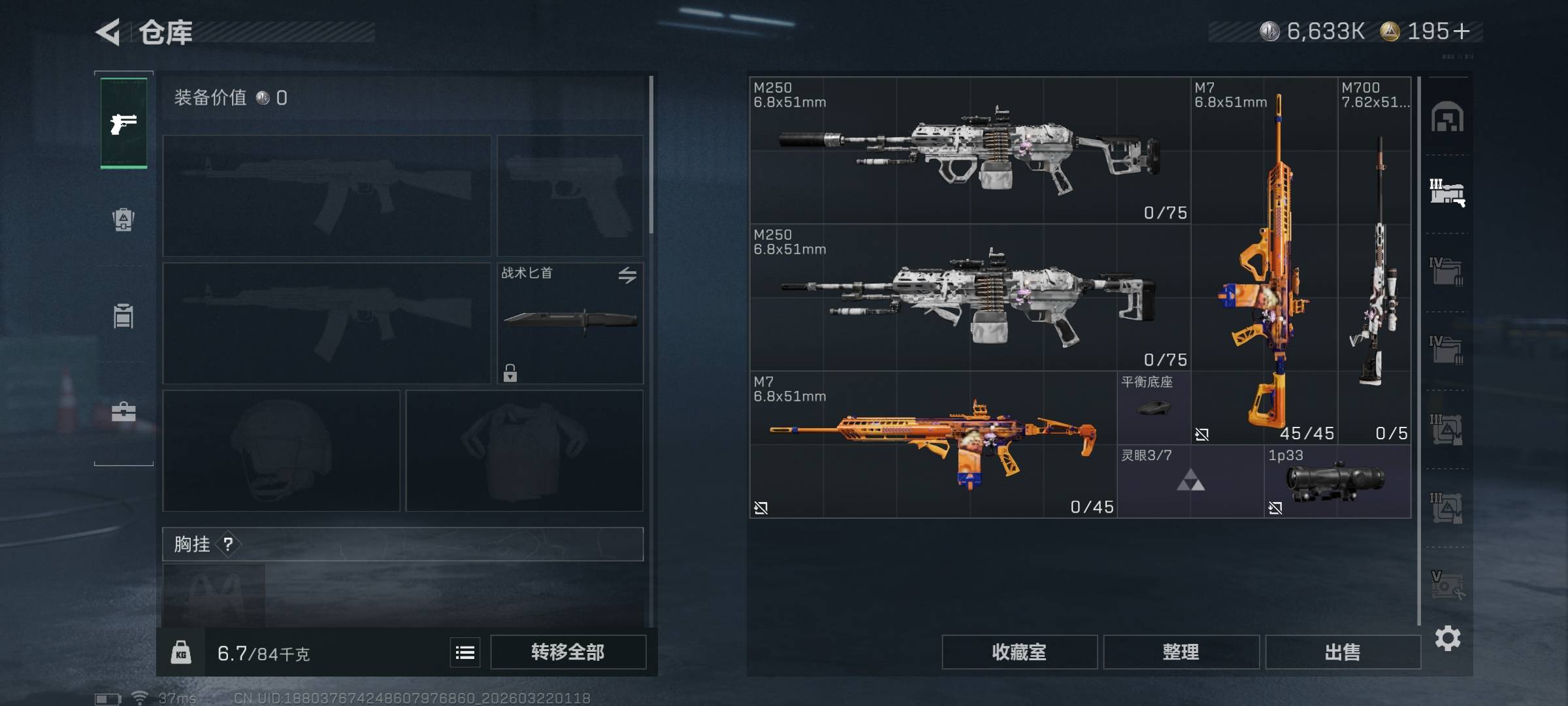1568x706 pixels.
Task: Select the weapons tab with pistol icon
Action: pos(123,123)
